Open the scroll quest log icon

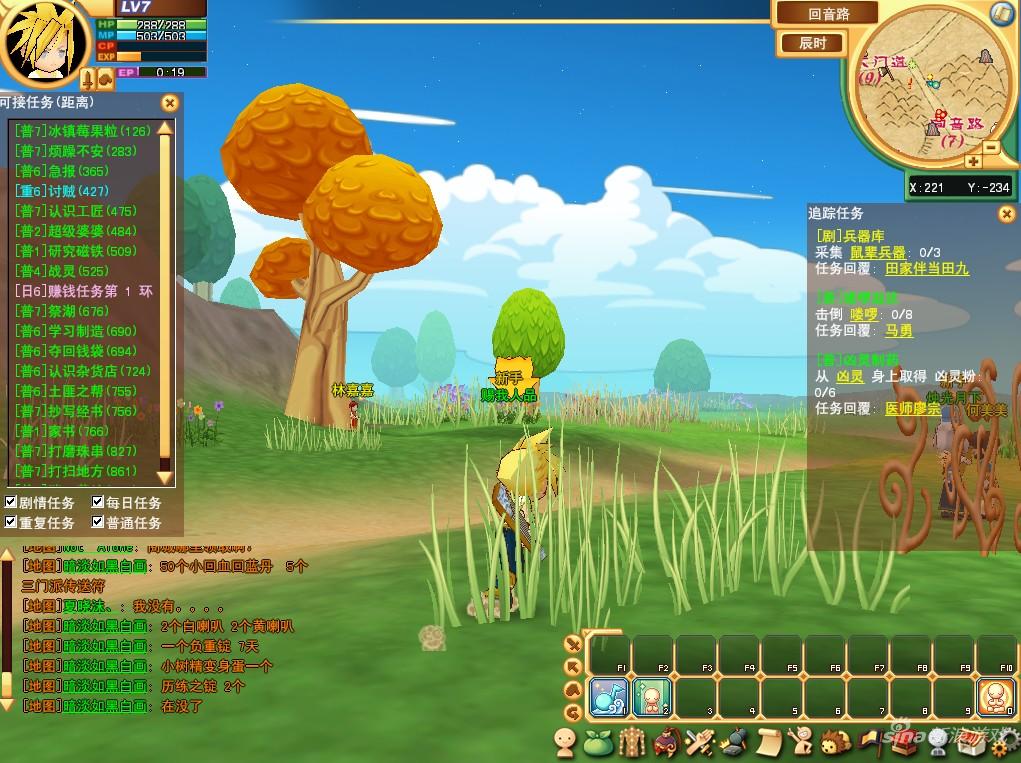768,742
